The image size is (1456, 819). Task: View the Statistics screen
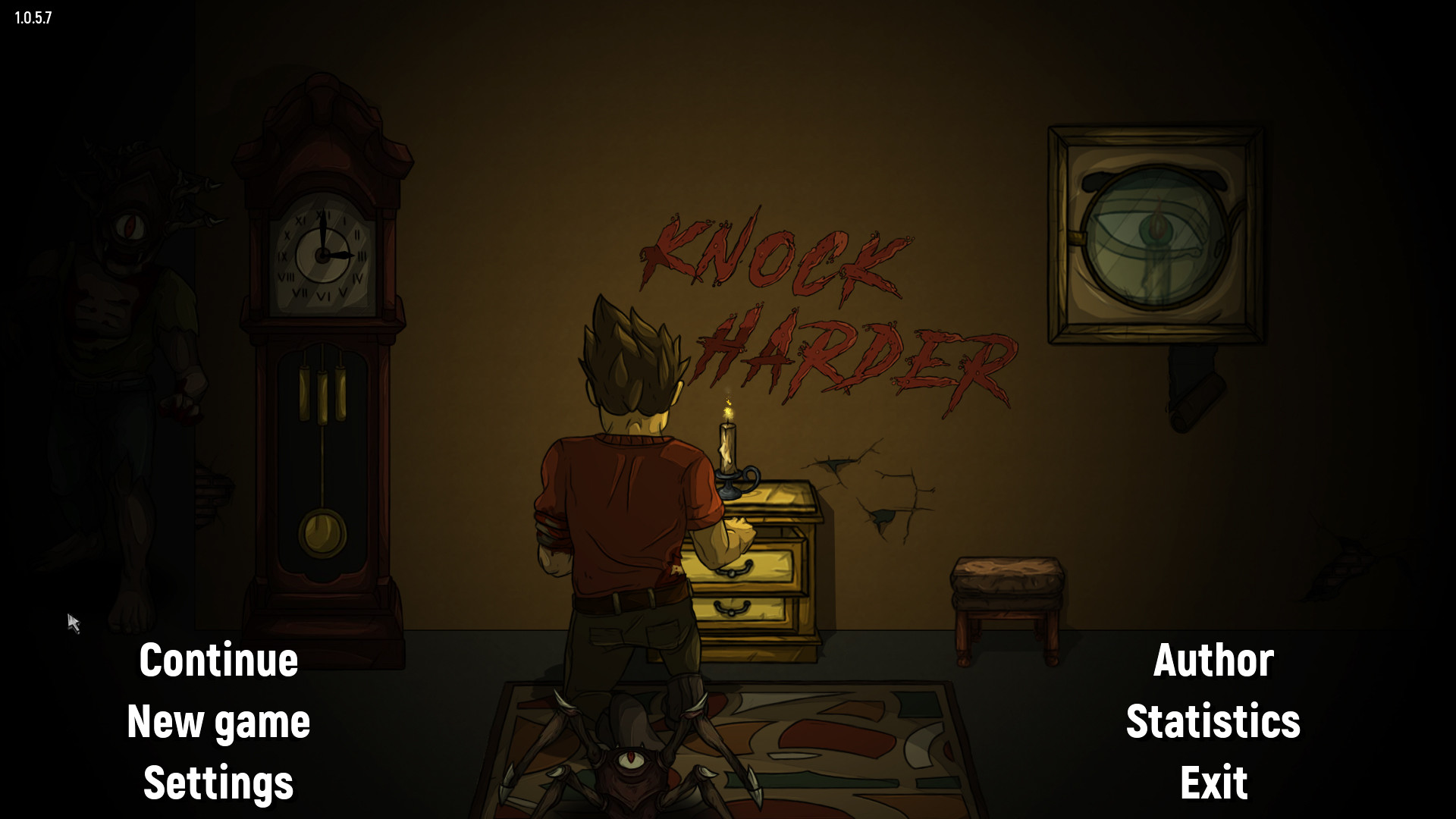(1213, 722)
